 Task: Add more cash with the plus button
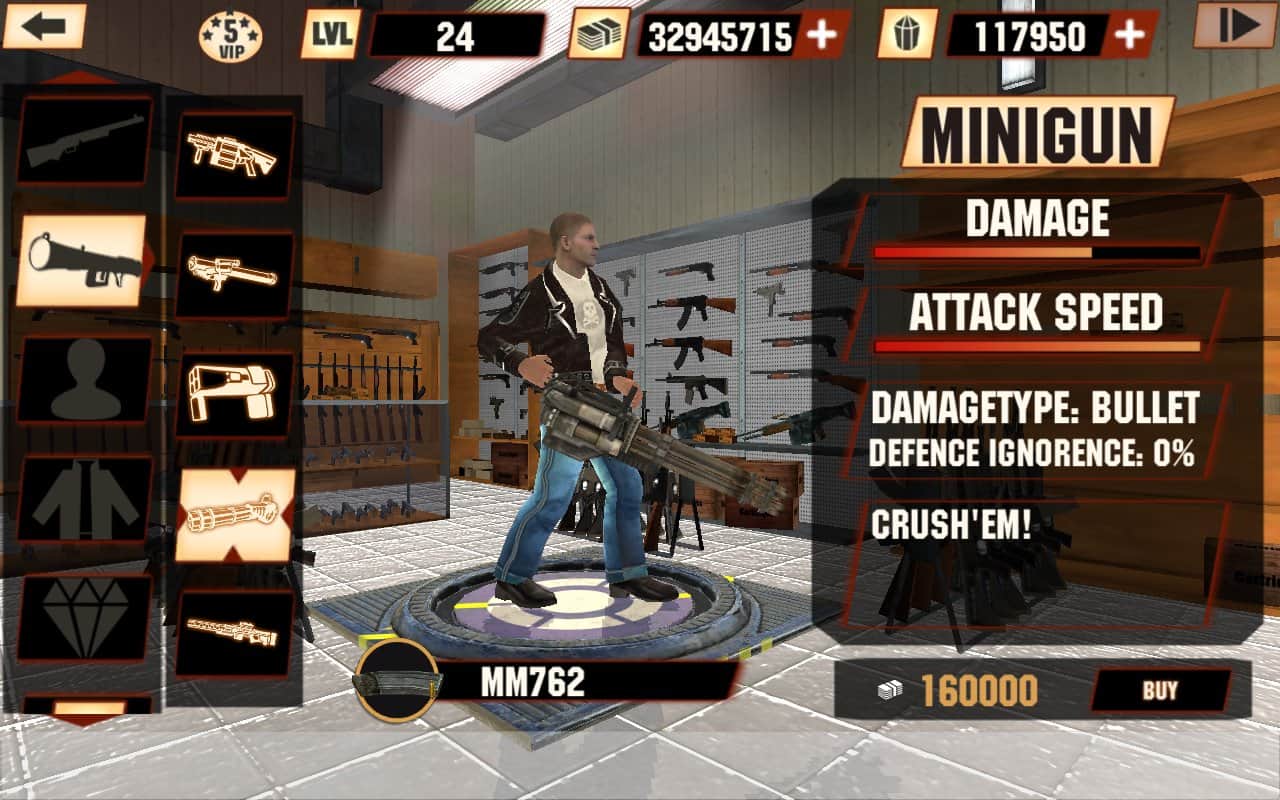(822, 36)
